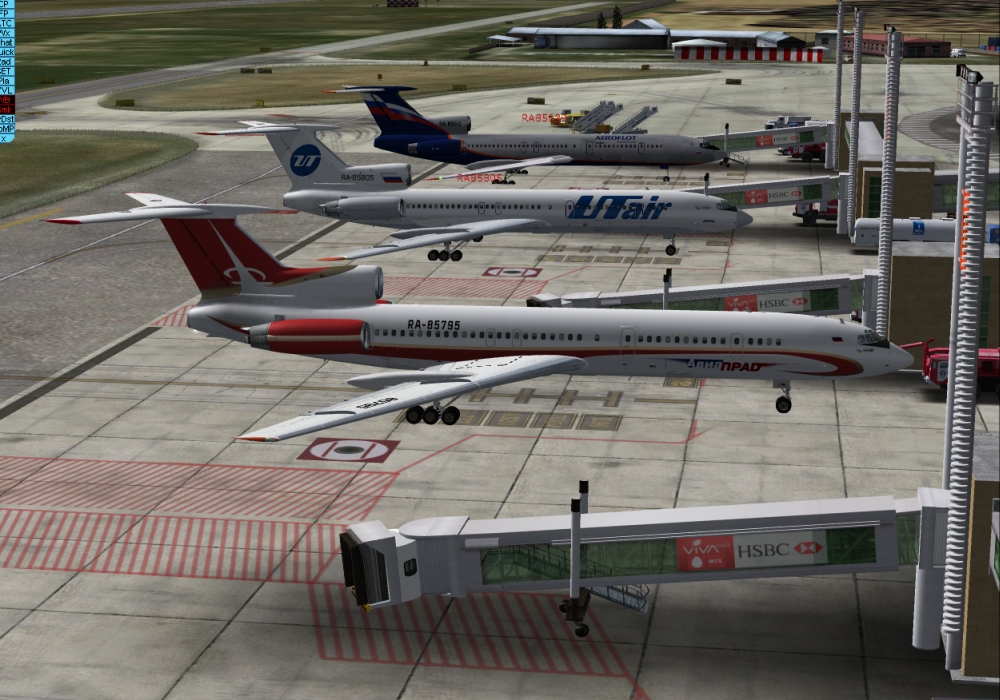Image resolution: width=1000 pixels, height=700 pixels.
Task: Open the FP sidebar entry
Action: 6,14
